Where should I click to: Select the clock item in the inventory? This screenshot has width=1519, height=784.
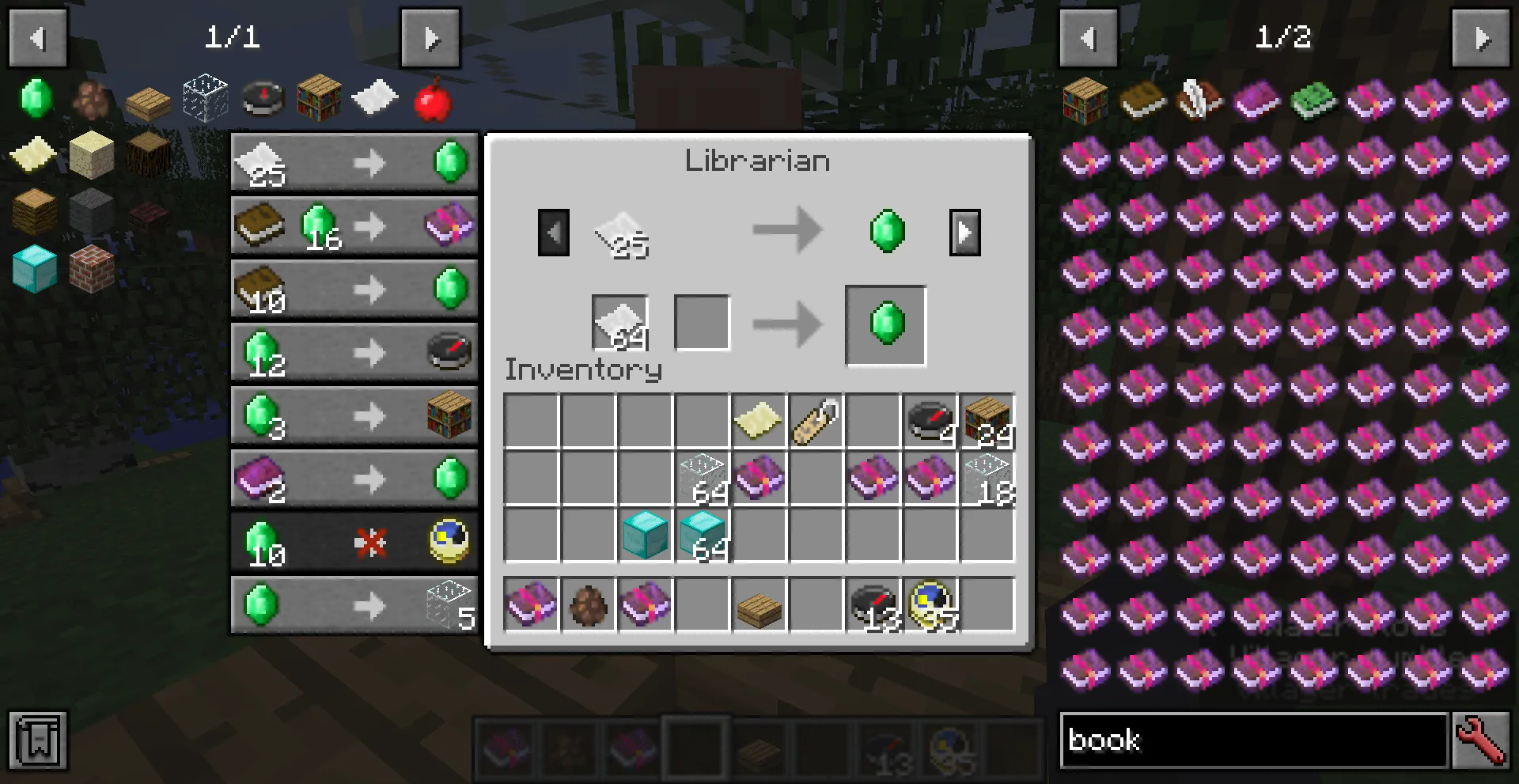click(930, 419)
